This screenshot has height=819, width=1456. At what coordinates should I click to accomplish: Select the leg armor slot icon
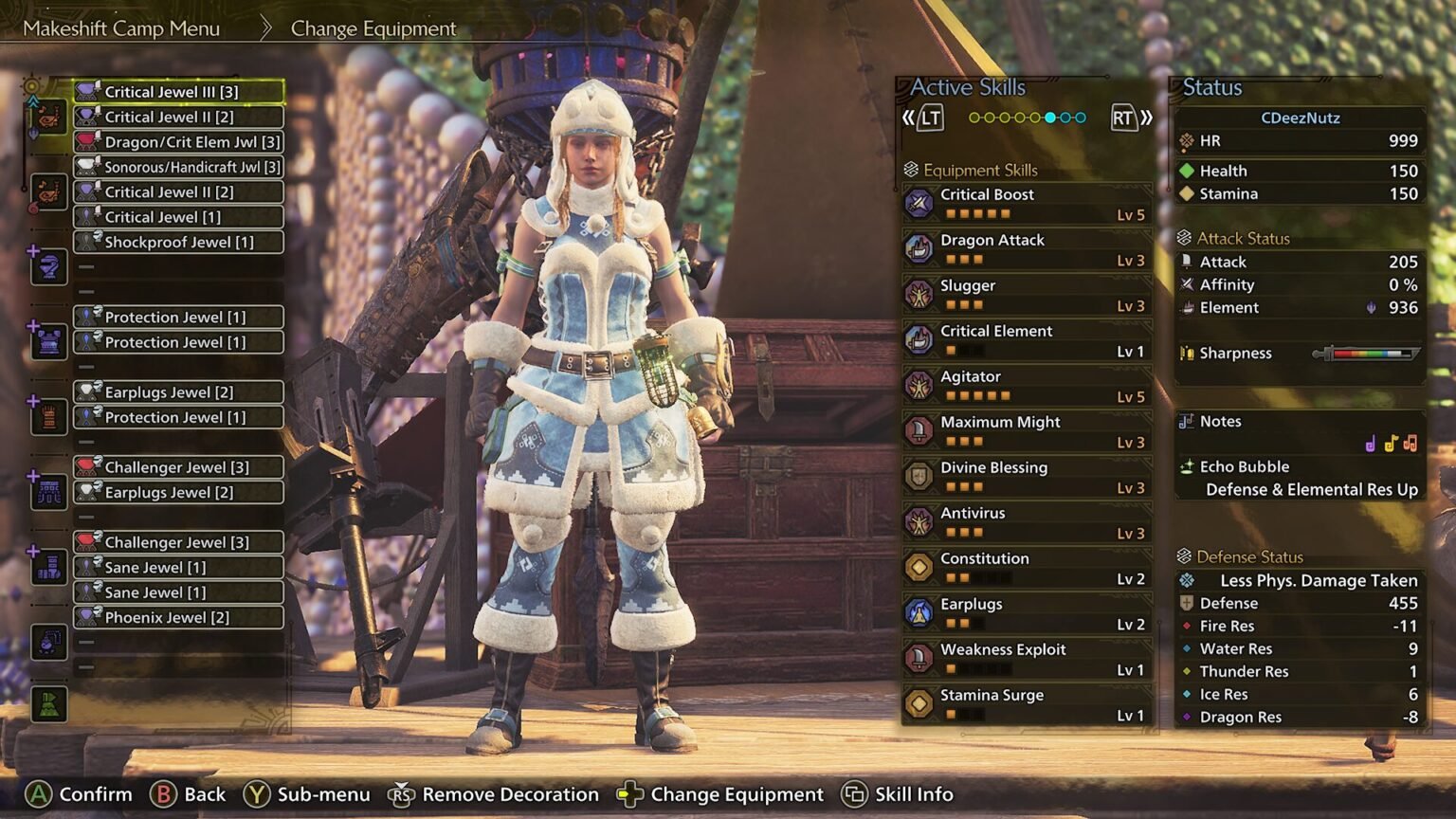(47, 567)
